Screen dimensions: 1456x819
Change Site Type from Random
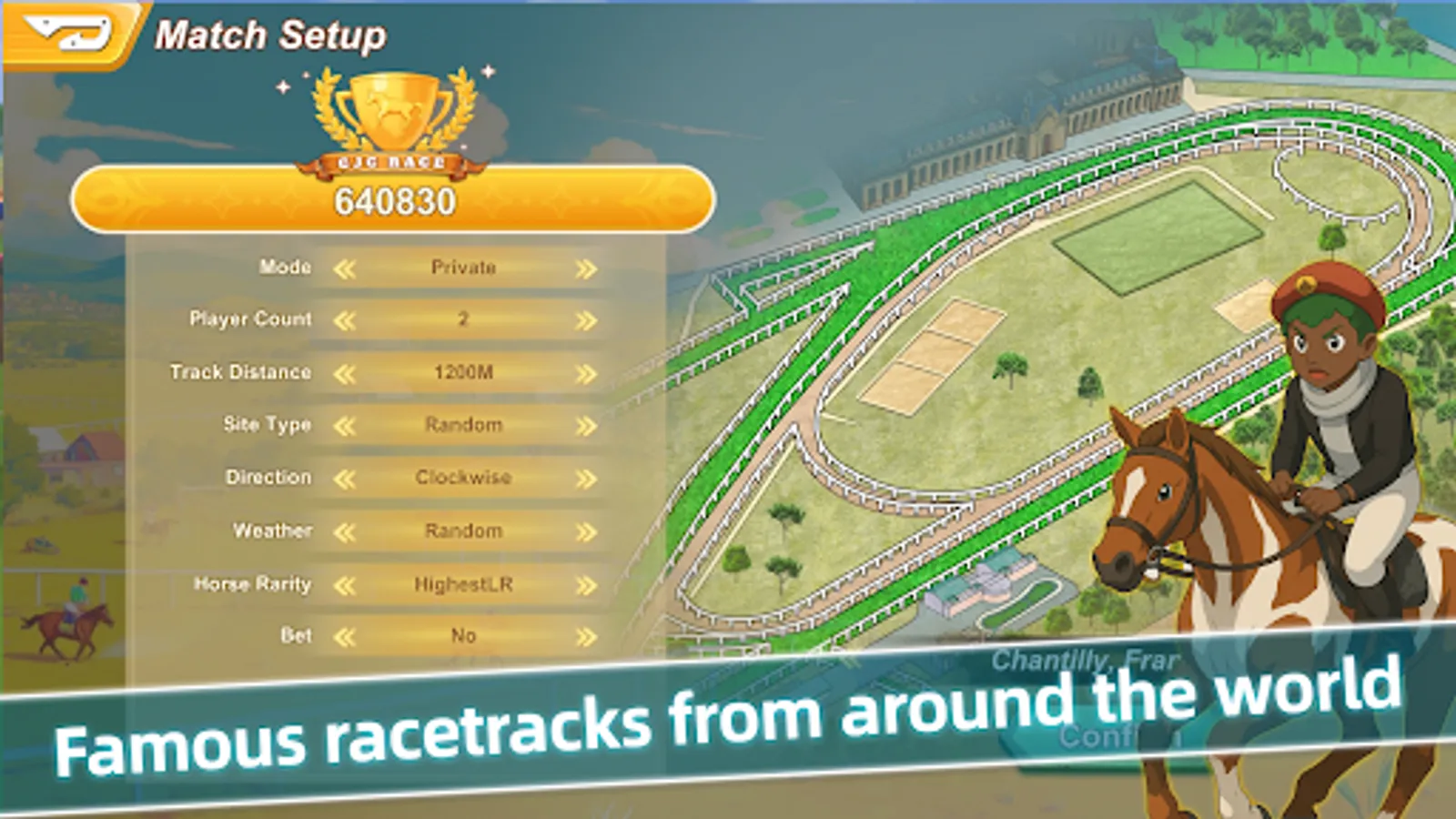pyautogui.click(x=585, y=424)
